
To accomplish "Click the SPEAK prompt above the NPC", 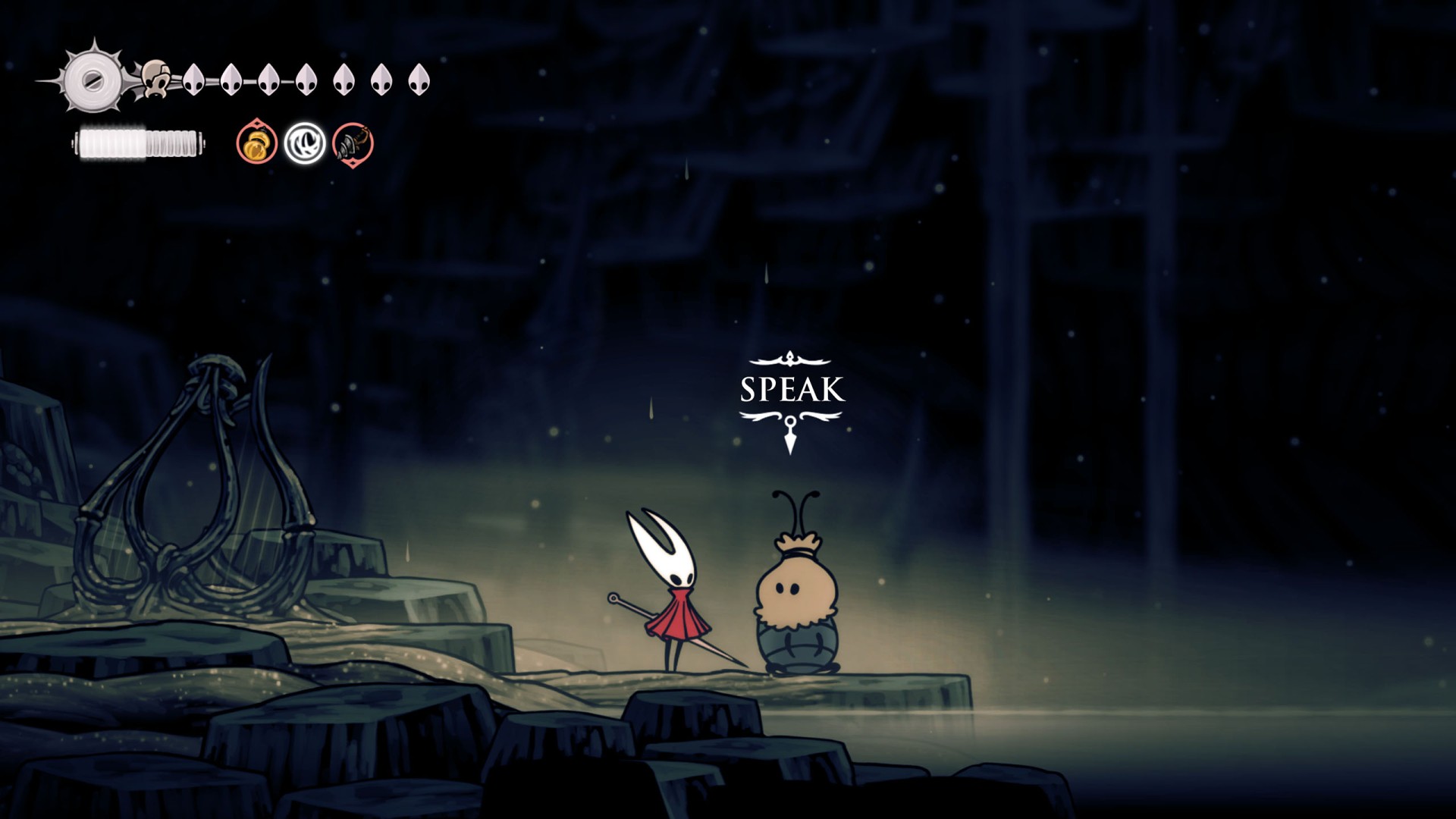I will [791, 390].
